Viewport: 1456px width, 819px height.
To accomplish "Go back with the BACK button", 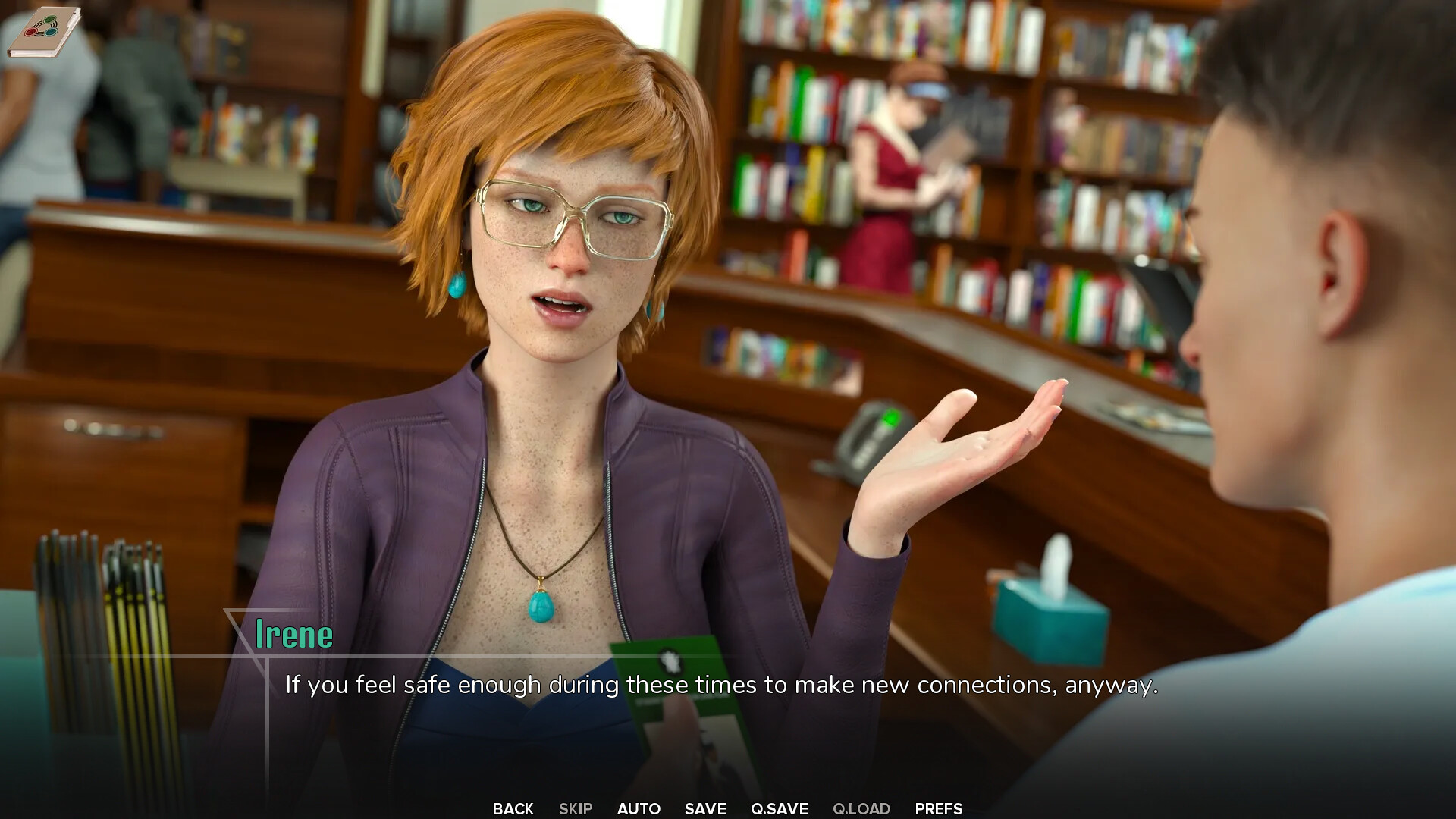I will click(x=513, y=808).
